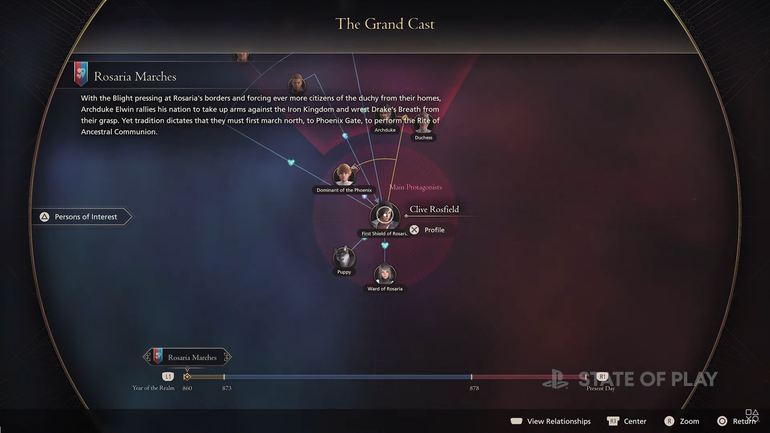This screenshot has height=433, width=770.
Task: Select the Dominant of the Phoenix portrait
Action: (x=345, y=176)
